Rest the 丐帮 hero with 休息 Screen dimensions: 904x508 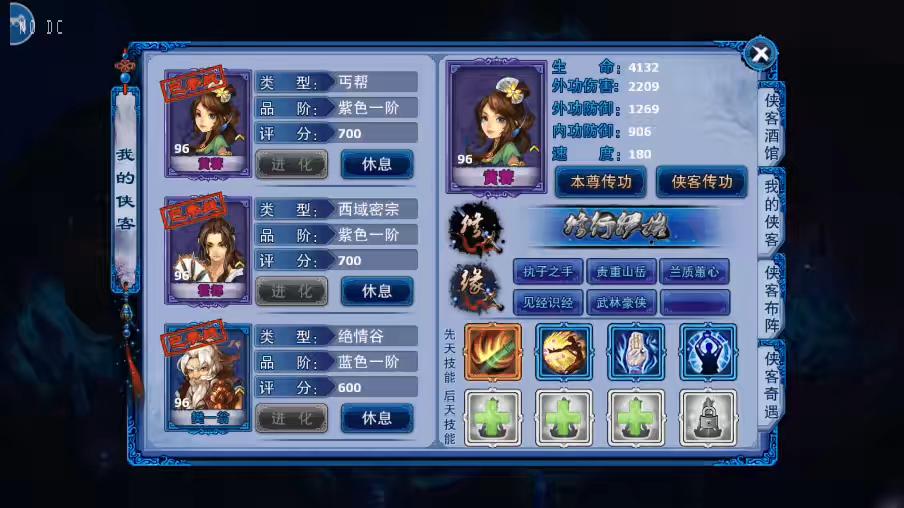376,164
